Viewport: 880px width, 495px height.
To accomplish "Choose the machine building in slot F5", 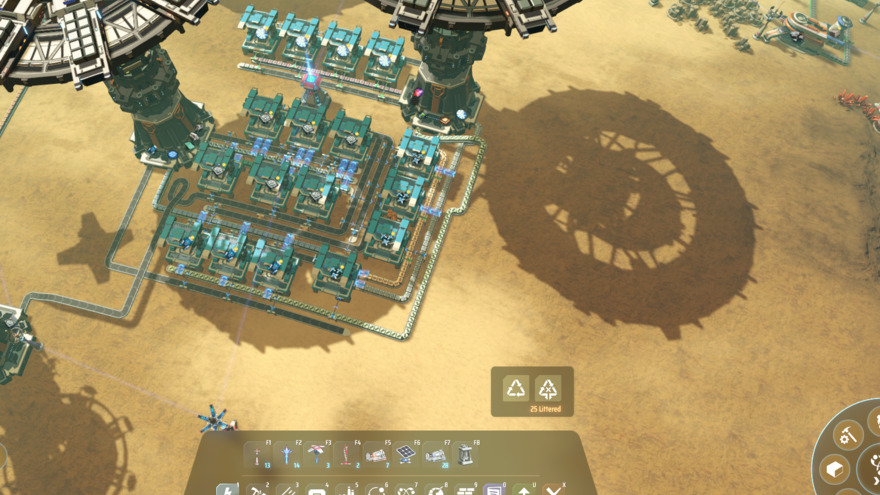I will tap(377, 456).
